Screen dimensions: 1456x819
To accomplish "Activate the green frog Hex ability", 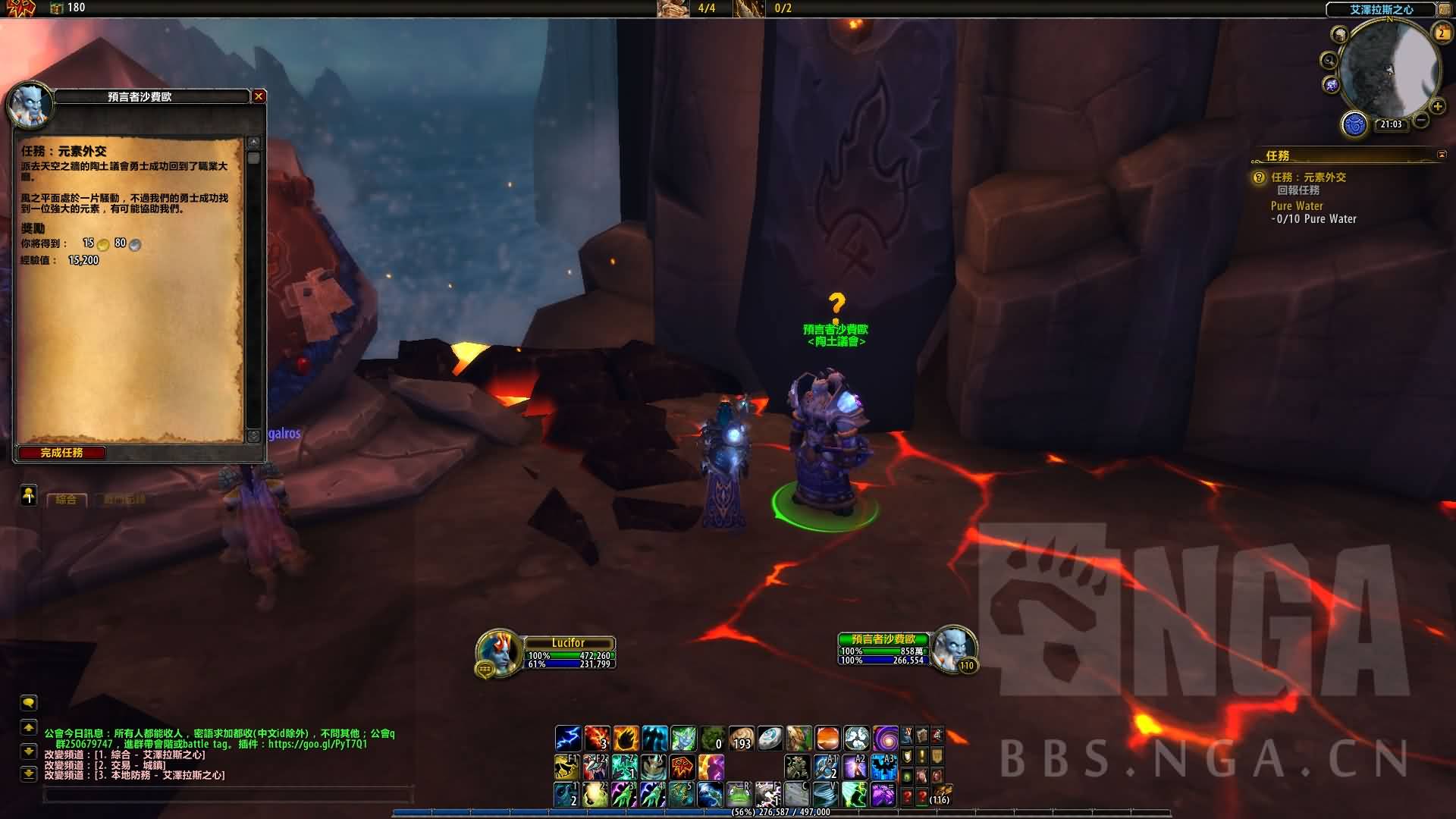I will [739, 795].
